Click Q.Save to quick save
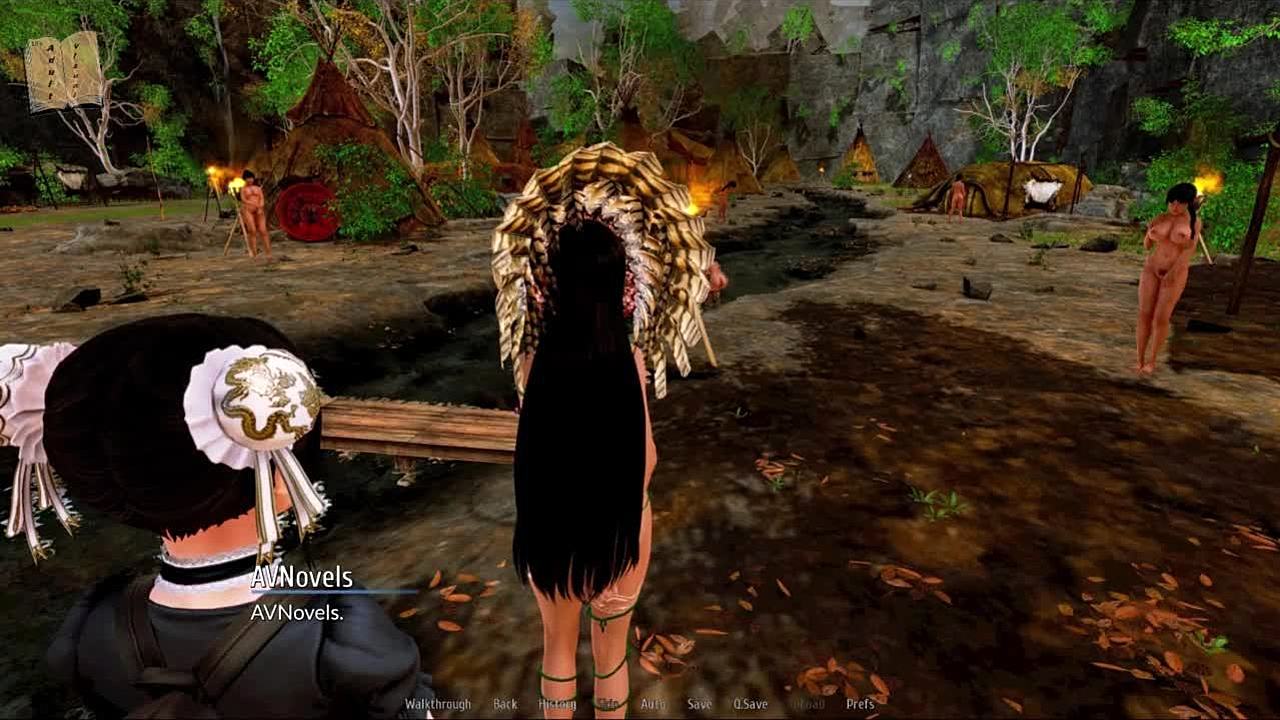 point(750,704)
